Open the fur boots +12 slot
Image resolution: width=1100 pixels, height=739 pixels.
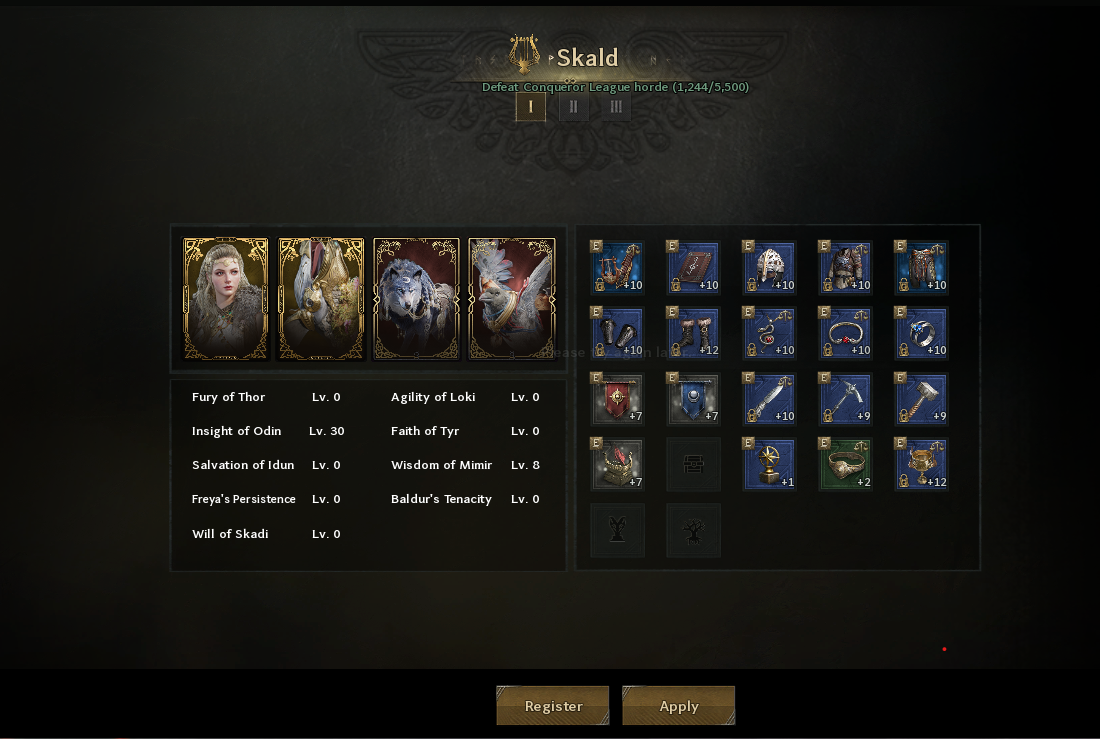(694, 333)
